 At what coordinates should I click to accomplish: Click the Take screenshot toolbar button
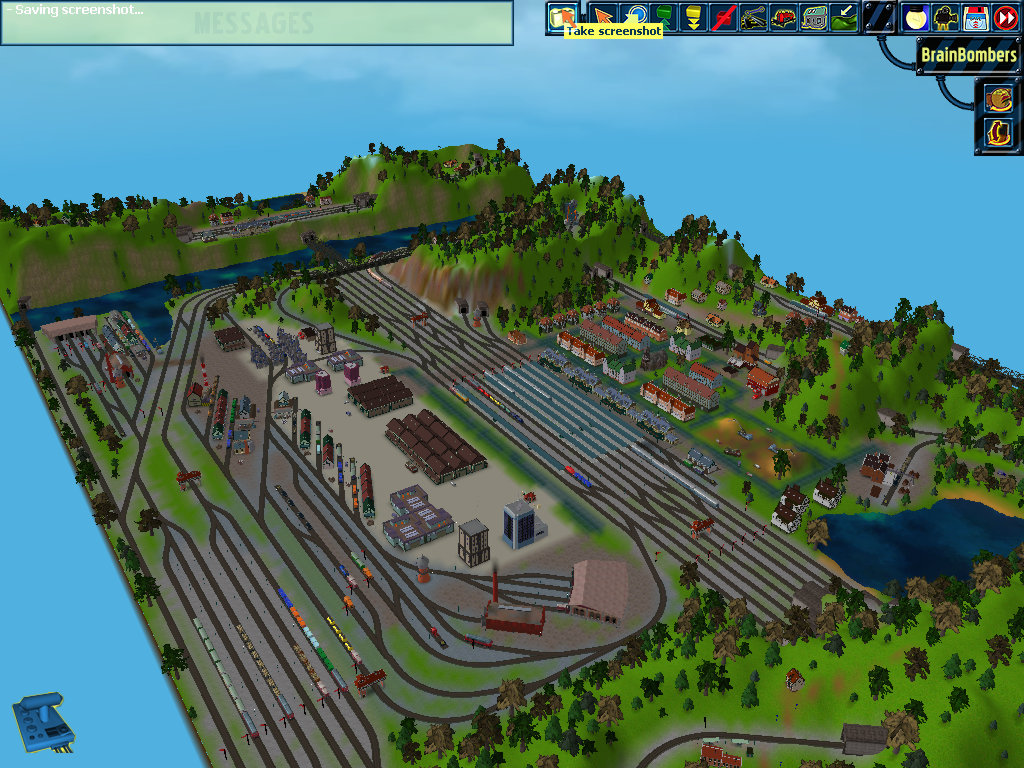[562, 17]
